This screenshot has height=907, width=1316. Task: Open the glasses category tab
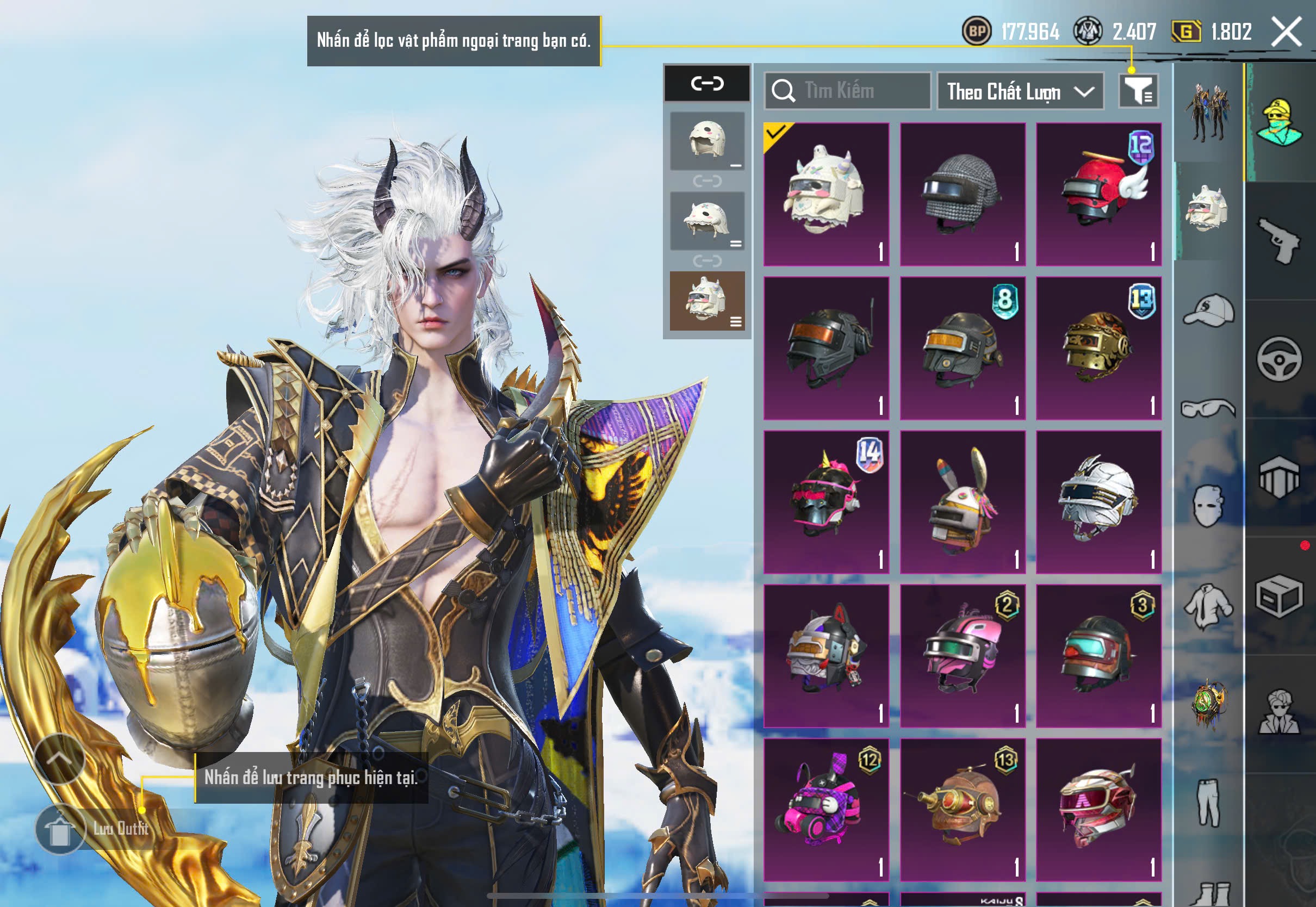[1209, 408]
